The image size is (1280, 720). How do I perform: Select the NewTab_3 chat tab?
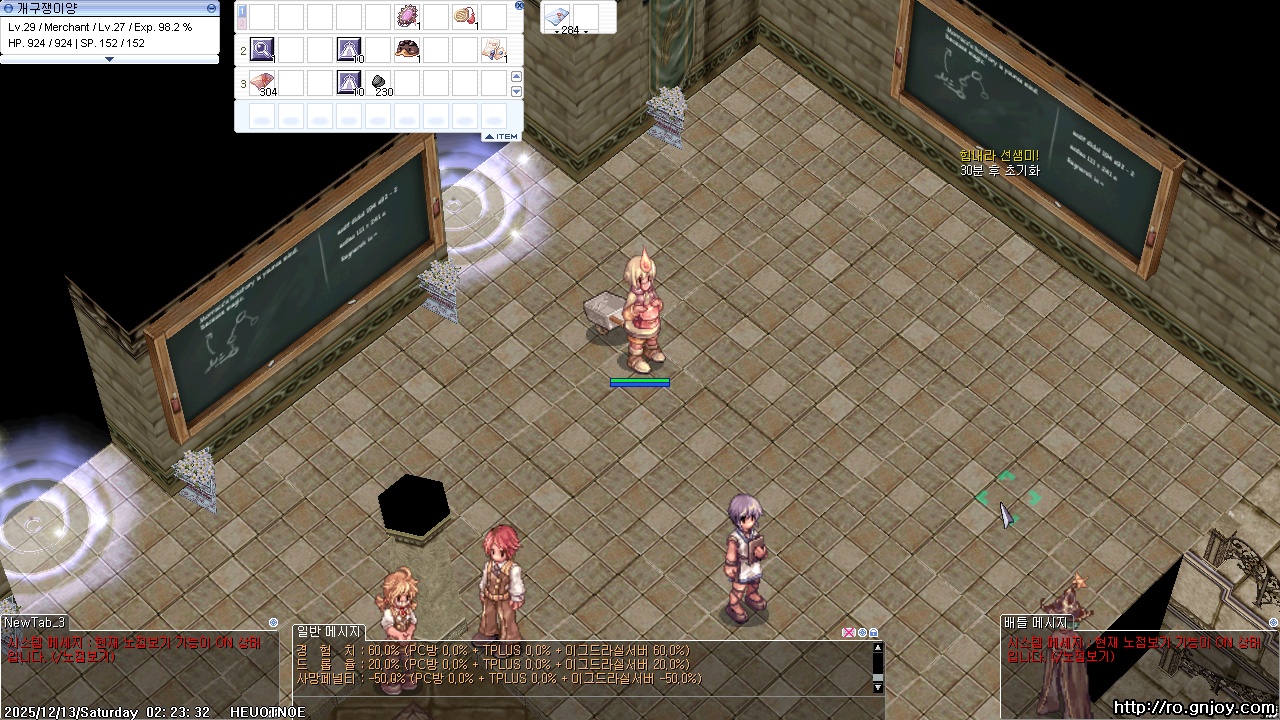click(35, 623)
